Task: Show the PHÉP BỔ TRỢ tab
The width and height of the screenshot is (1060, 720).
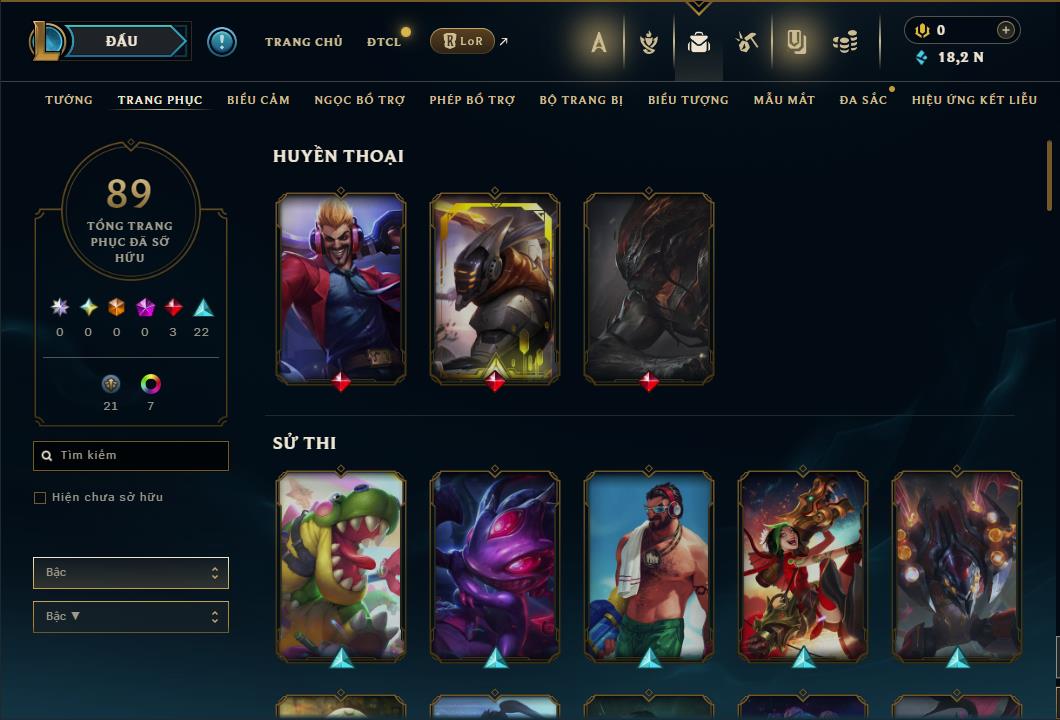Action: coord(472,100)
